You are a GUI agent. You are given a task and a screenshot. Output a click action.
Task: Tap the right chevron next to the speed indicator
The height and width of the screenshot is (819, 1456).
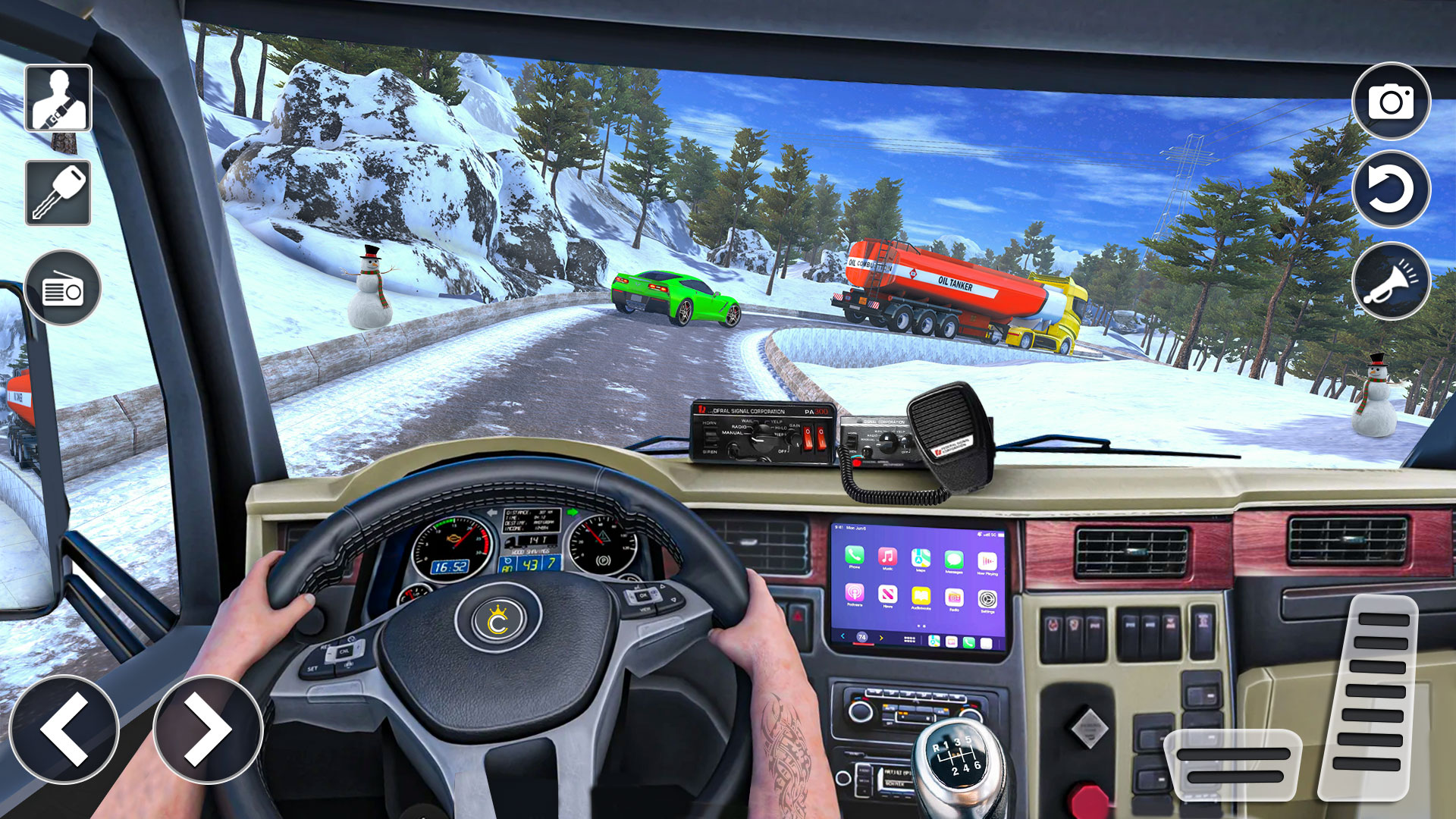pos(881,639)
